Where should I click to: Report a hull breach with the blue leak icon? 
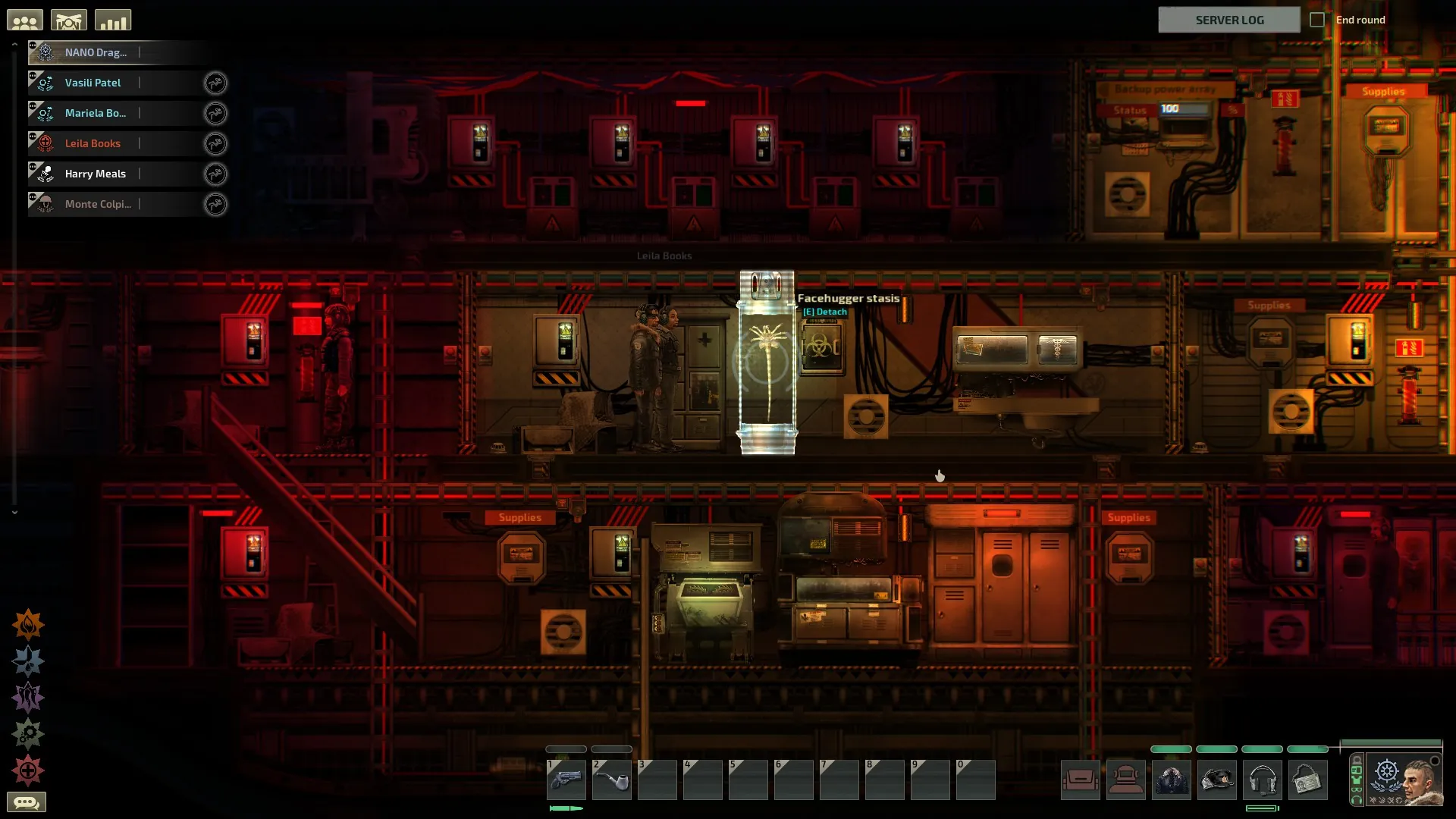[28, 661]
